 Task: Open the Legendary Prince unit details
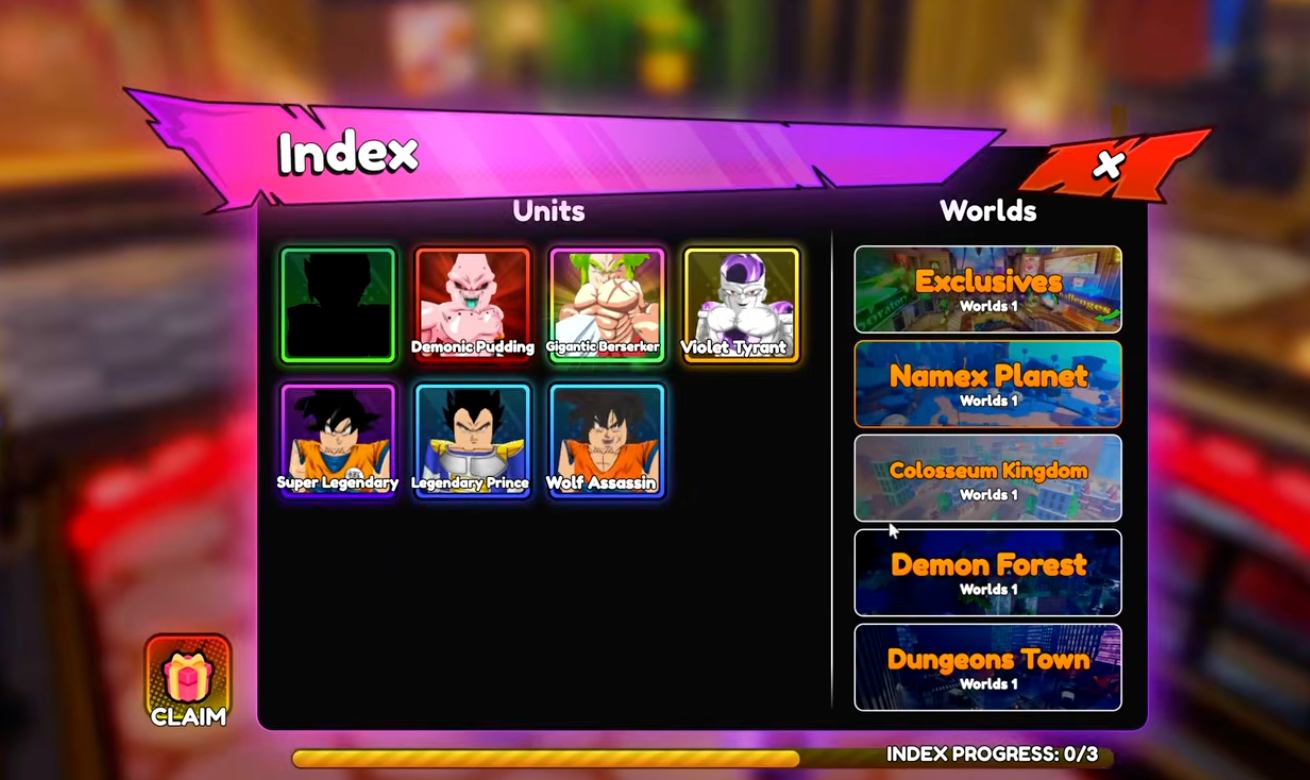[x=472, y=440]
